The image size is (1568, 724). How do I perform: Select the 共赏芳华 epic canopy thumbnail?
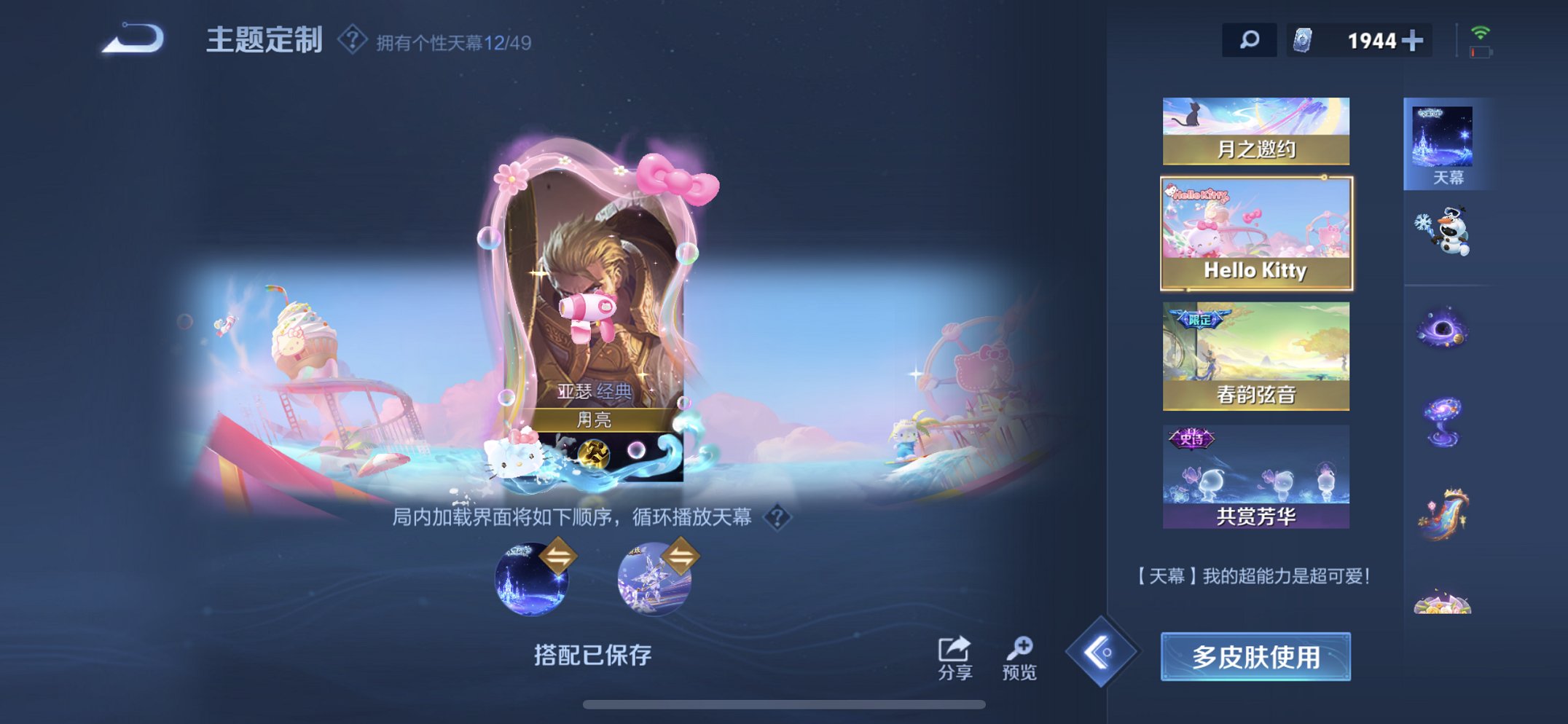(x=1255, y=477)
